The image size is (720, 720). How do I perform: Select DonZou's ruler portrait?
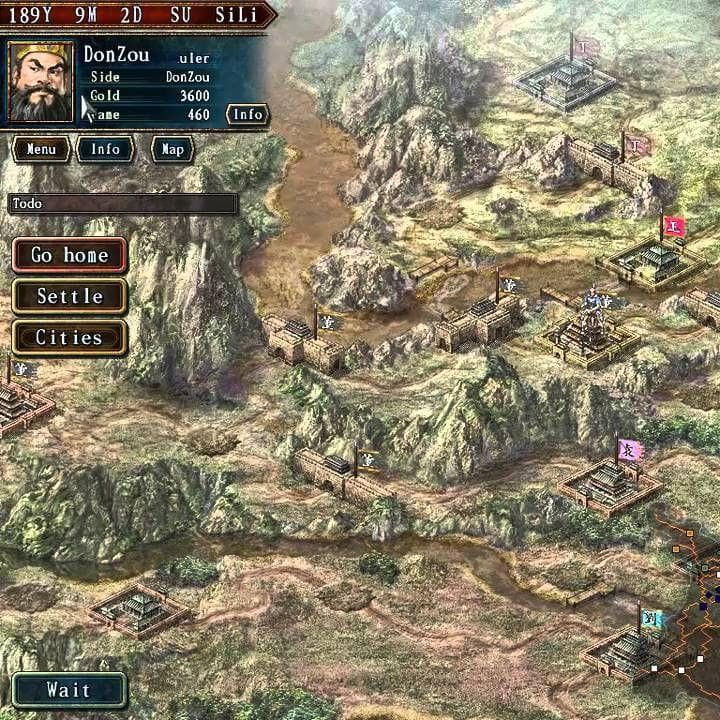point(41,81)
